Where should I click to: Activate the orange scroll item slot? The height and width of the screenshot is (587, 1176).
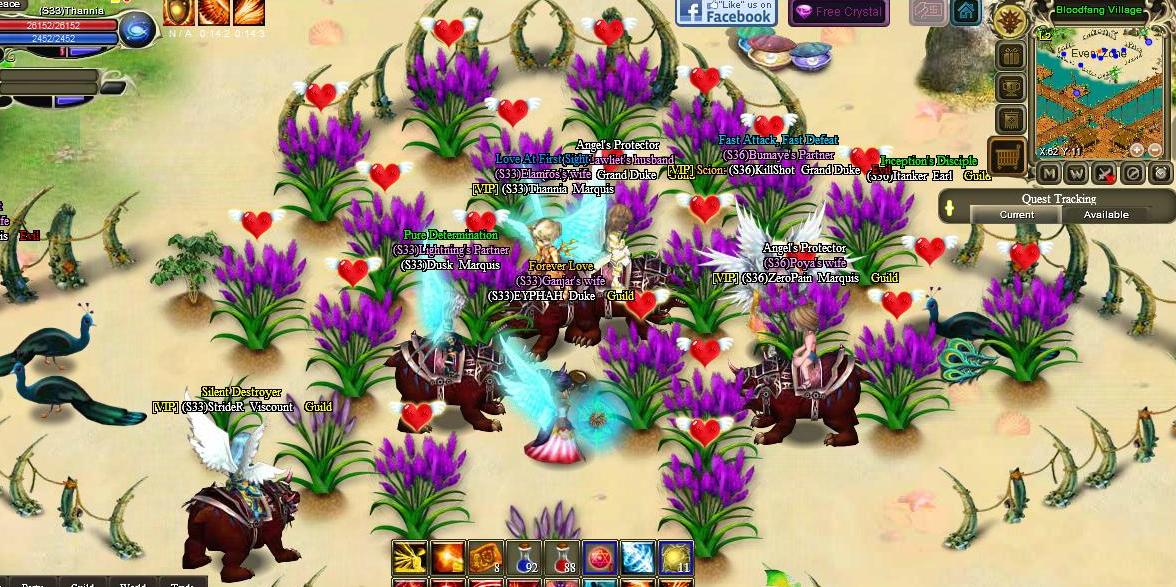tap(485, 558)
